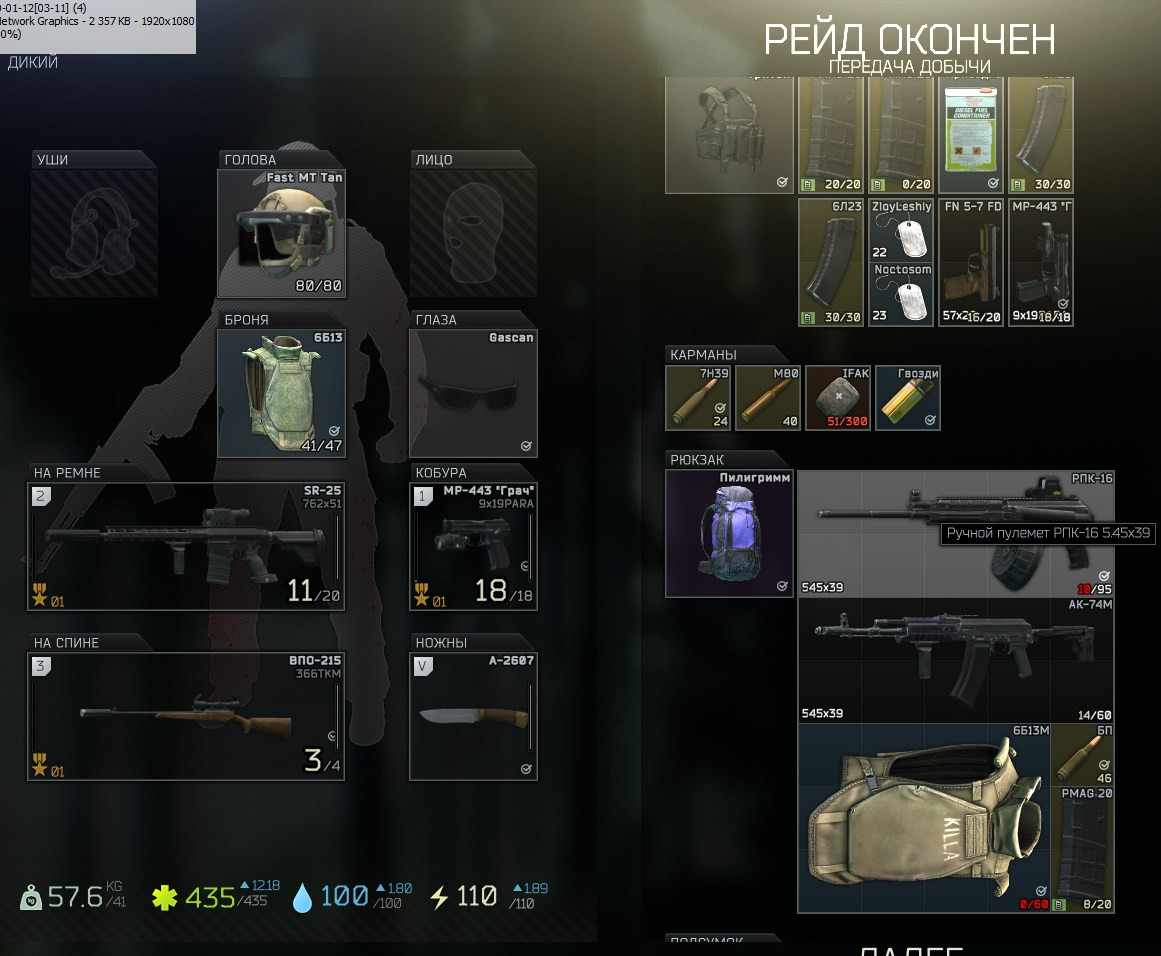Select the РПК-16 machine gun in backpack

coord(955,535)
